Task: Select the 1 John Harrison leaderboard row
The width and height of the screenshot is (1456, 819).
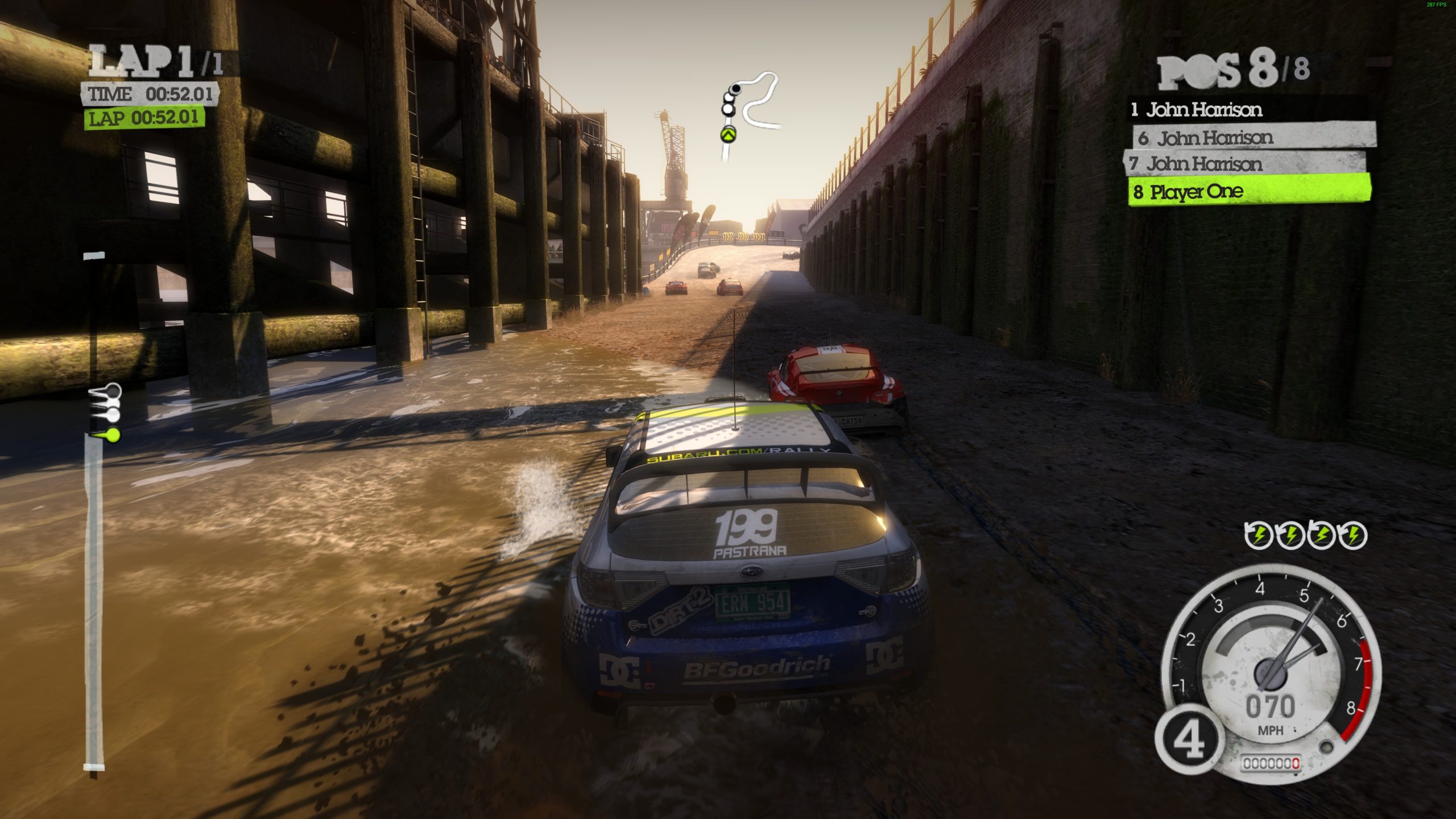Action: (x=1246, y=110)
